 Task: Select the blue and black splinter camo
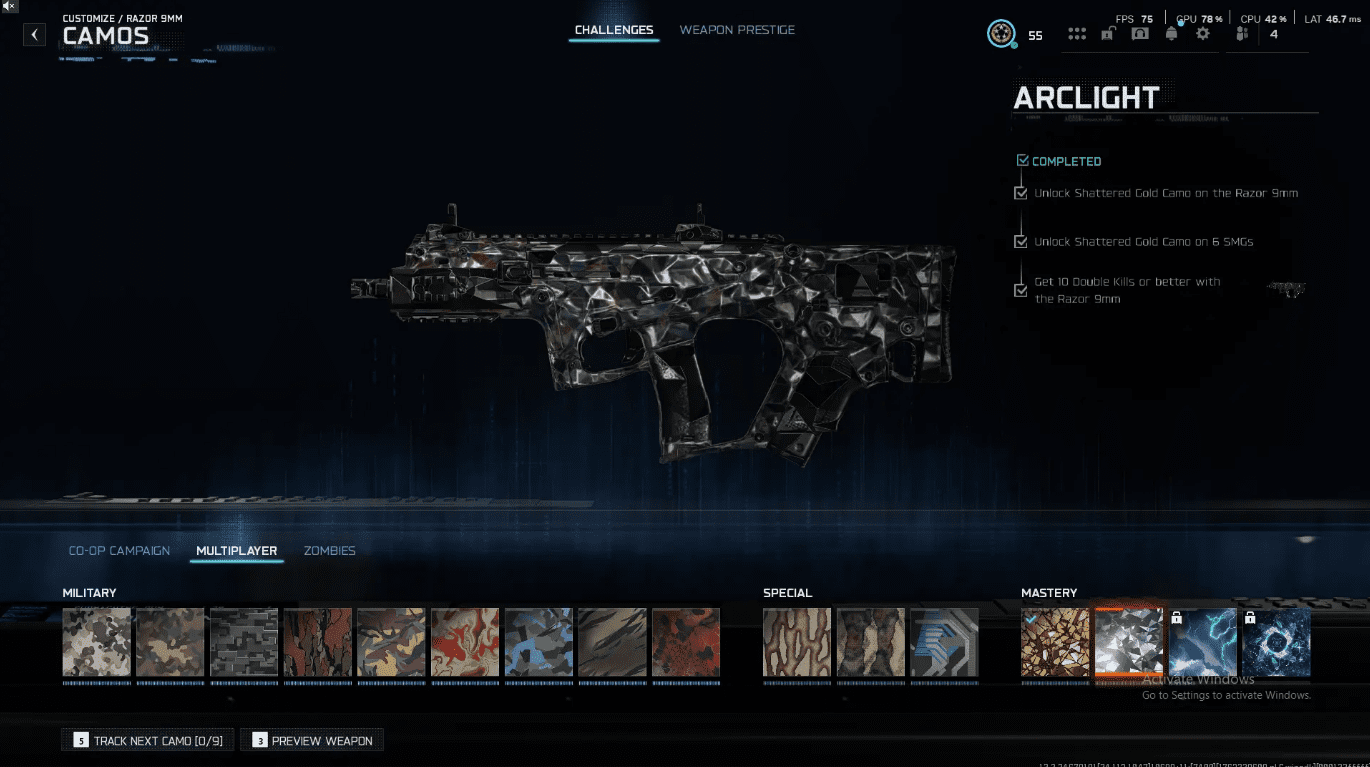coord(539,642)
